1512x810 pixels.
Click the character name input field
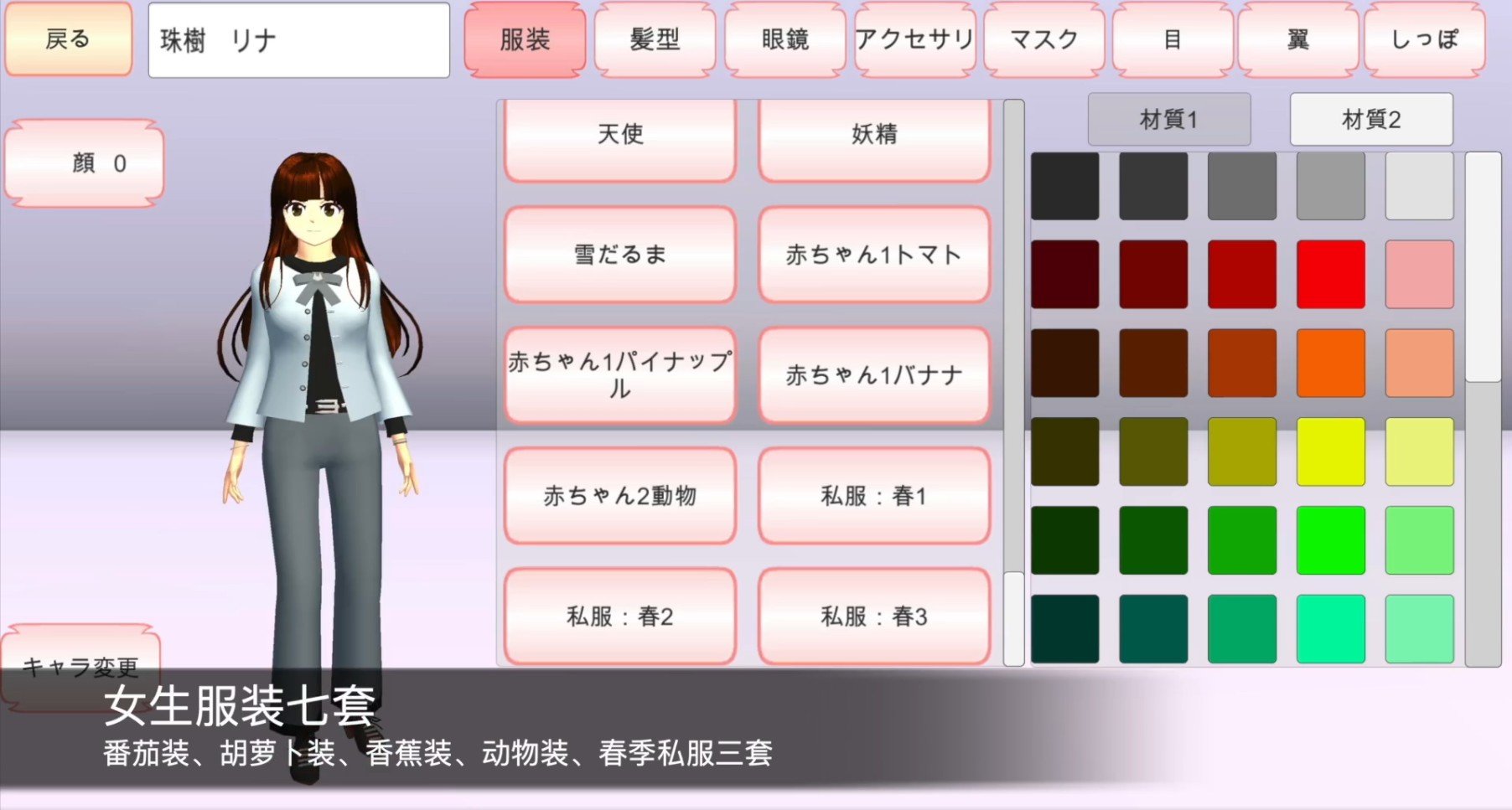(x=297, y=39)
